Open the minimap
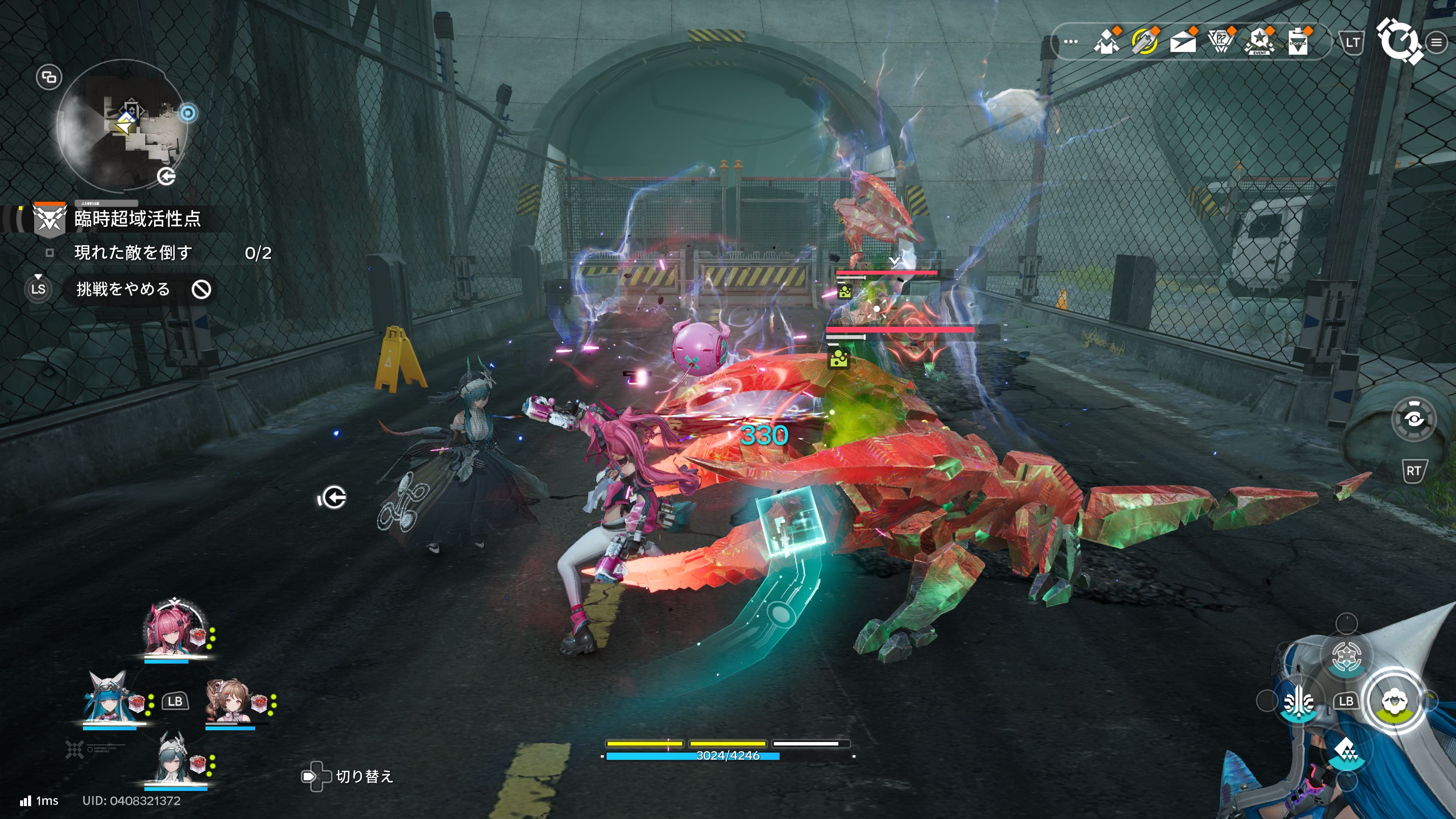 [123, 126]
